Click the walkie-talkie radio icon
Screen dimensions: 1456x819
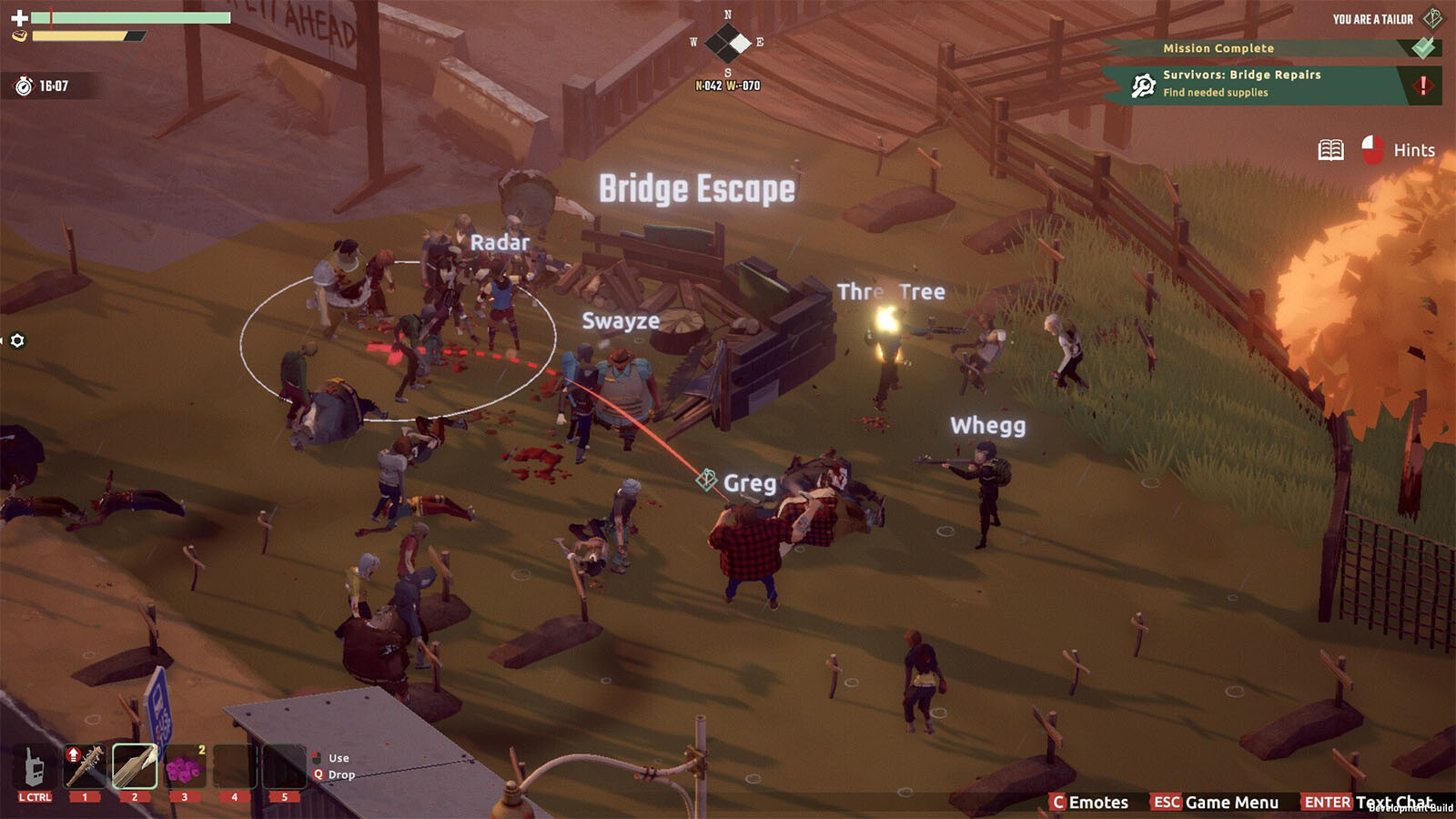point(35,768)
